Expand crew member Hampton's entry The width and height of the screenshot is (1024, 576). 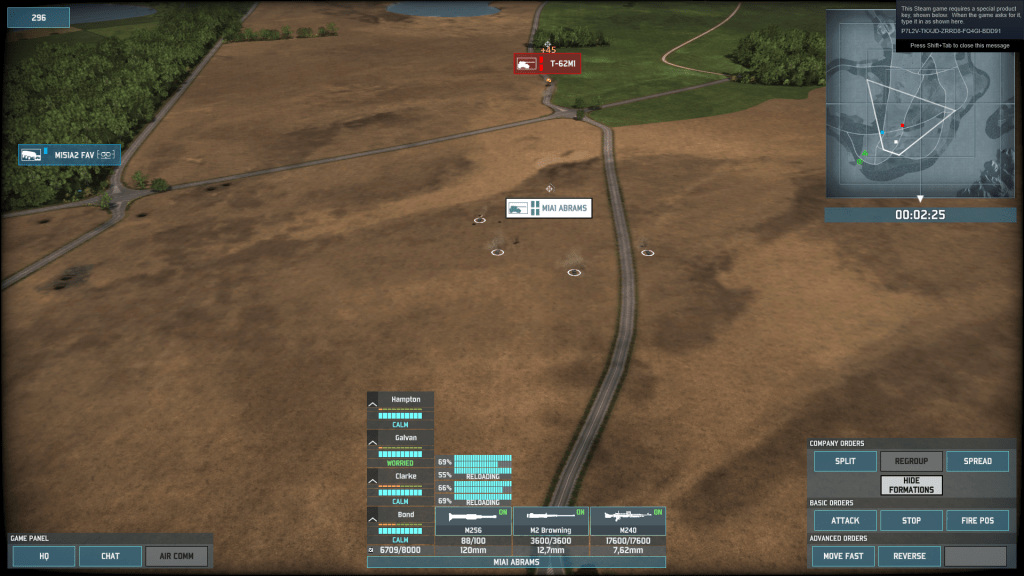[373, 404]
